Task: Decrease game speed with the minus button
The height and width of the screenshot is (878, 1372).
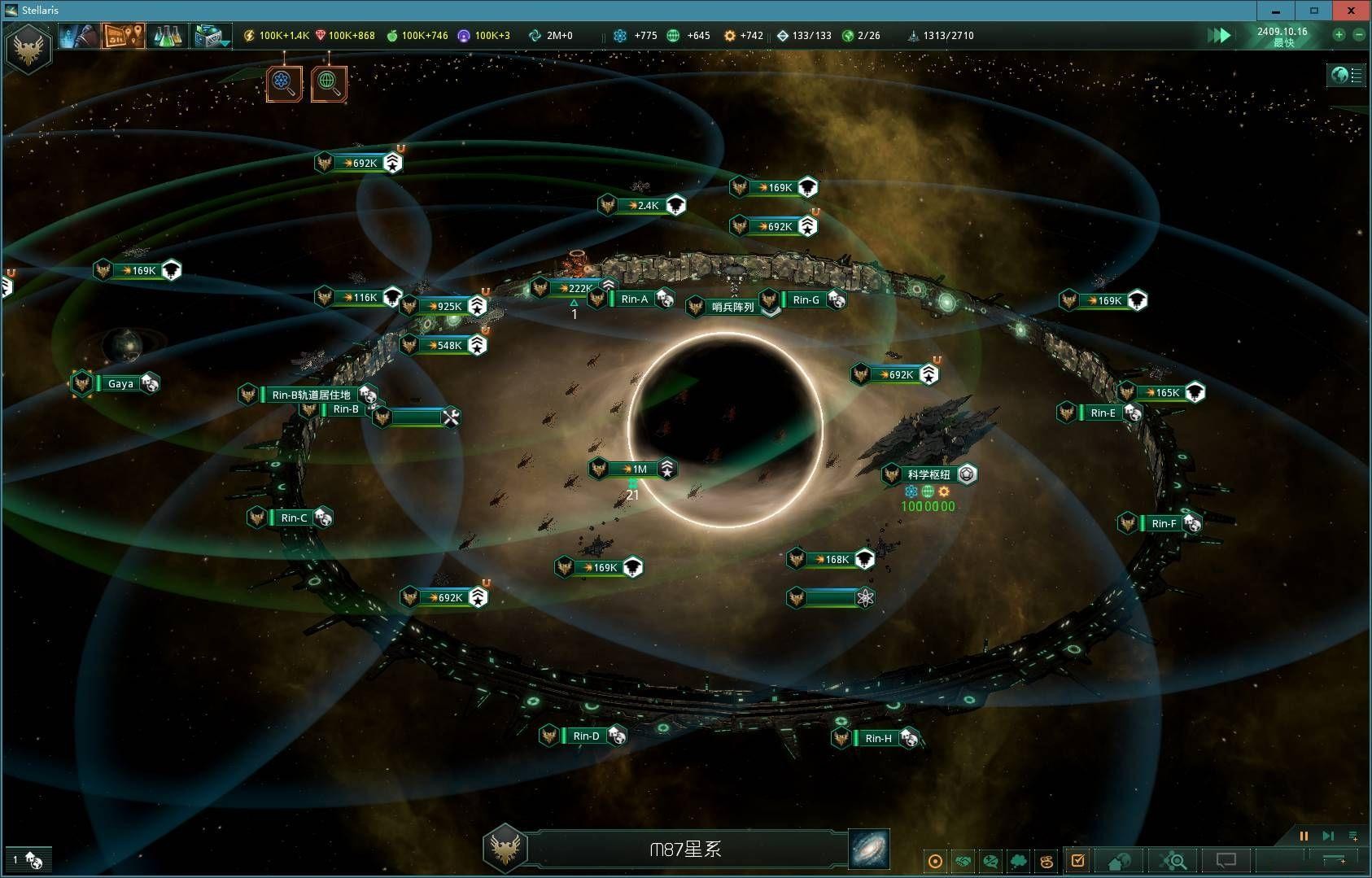Action: pos(1358,34)
